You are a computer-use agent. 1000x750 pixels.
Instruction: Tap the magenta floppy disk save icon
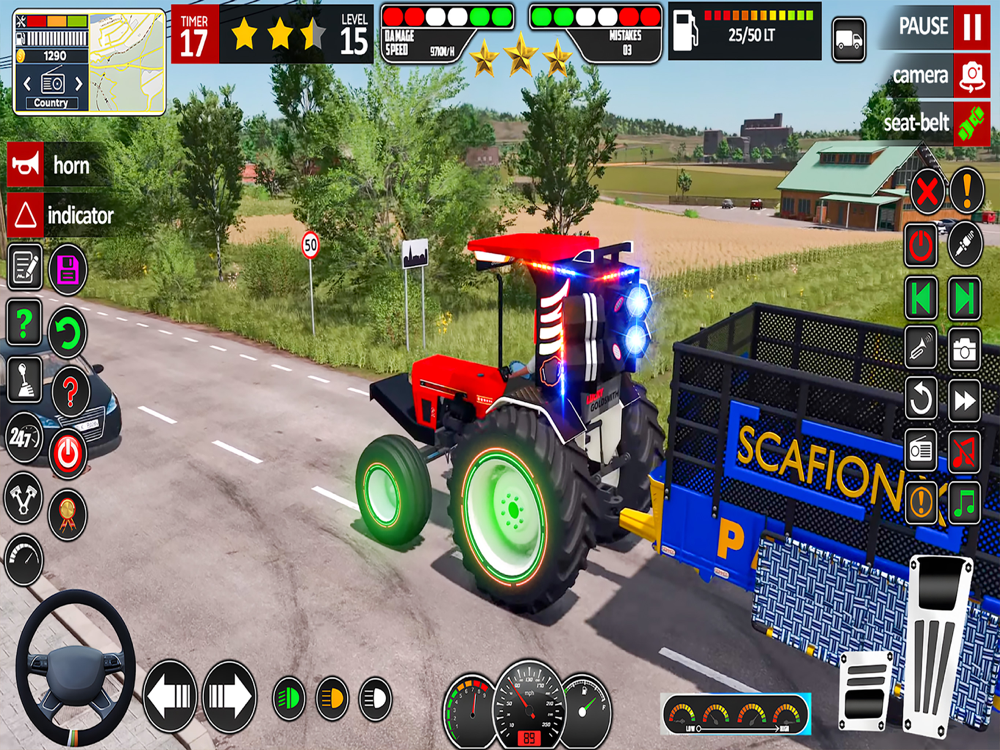tap(68, 268)
